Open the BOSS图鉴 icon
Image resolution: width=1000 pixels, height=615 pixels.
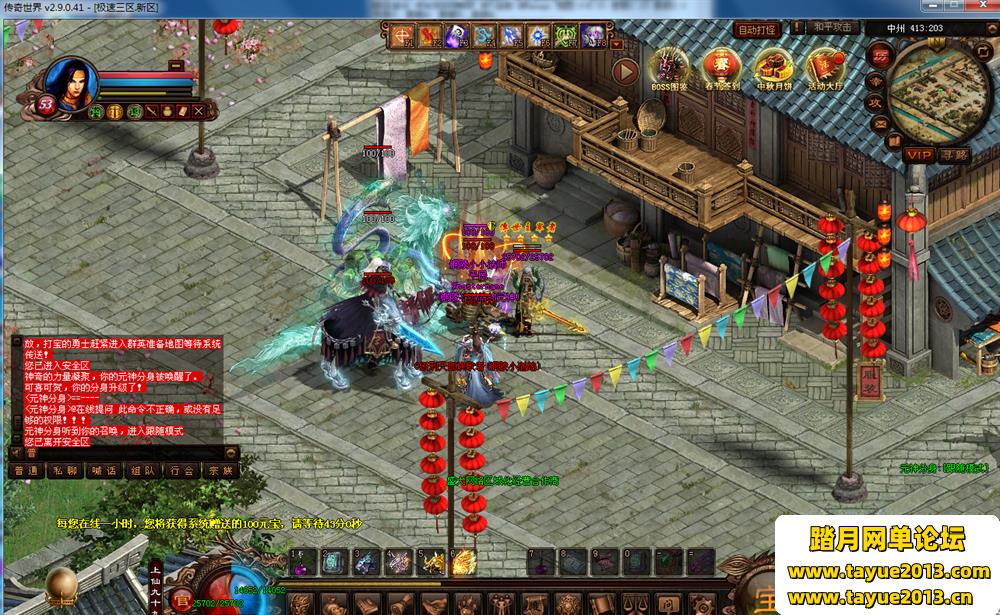tap(669, 68)
